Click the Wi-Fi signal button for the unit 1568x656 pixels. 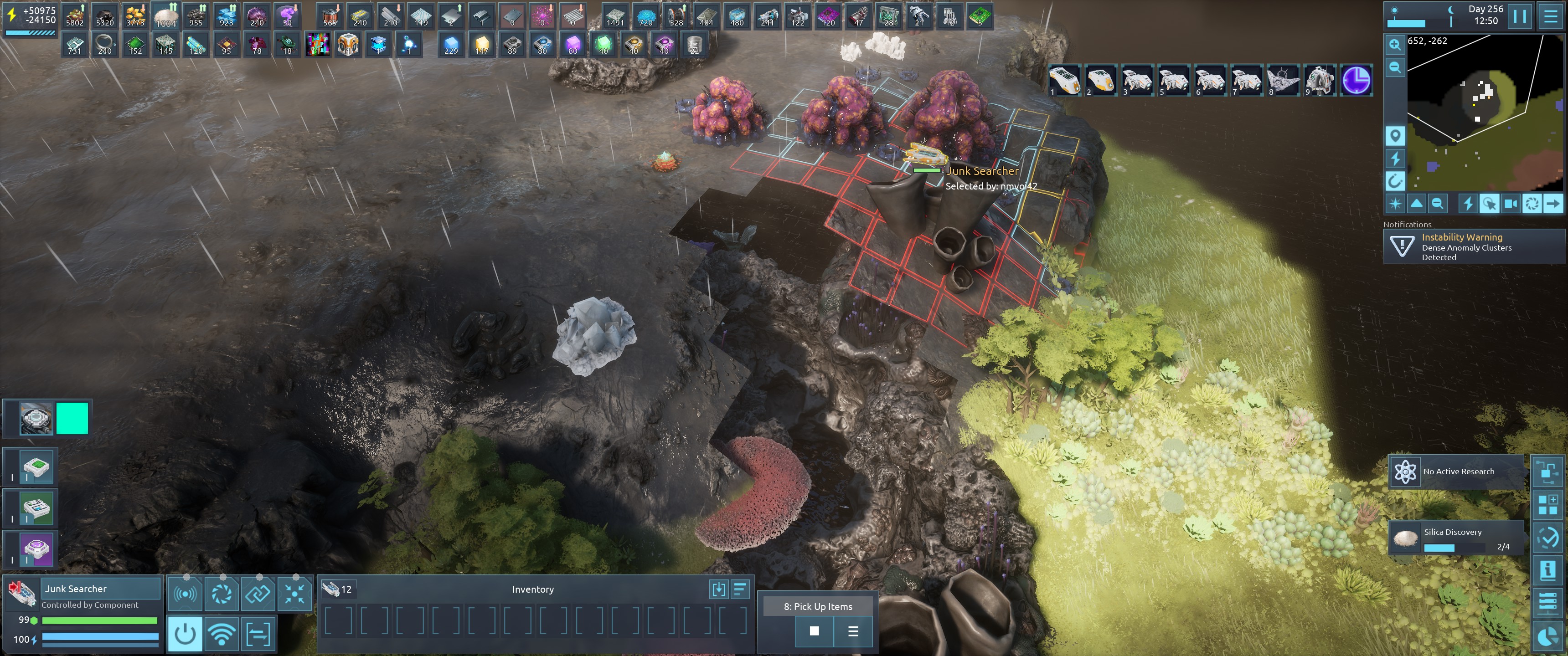(x=222, y=634)
